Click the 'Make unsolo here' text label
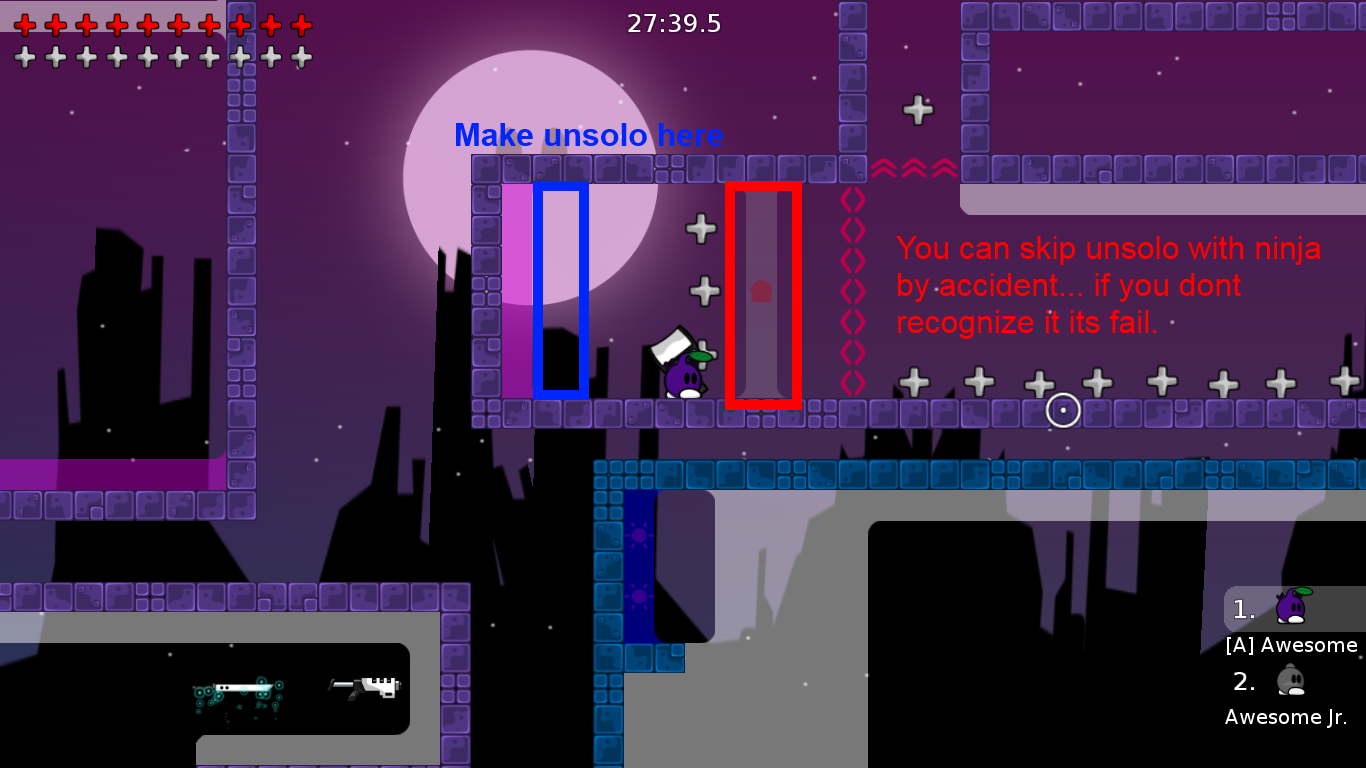Image resolution: width=1366 pixels, height=768 pixels. click(589, 135)
